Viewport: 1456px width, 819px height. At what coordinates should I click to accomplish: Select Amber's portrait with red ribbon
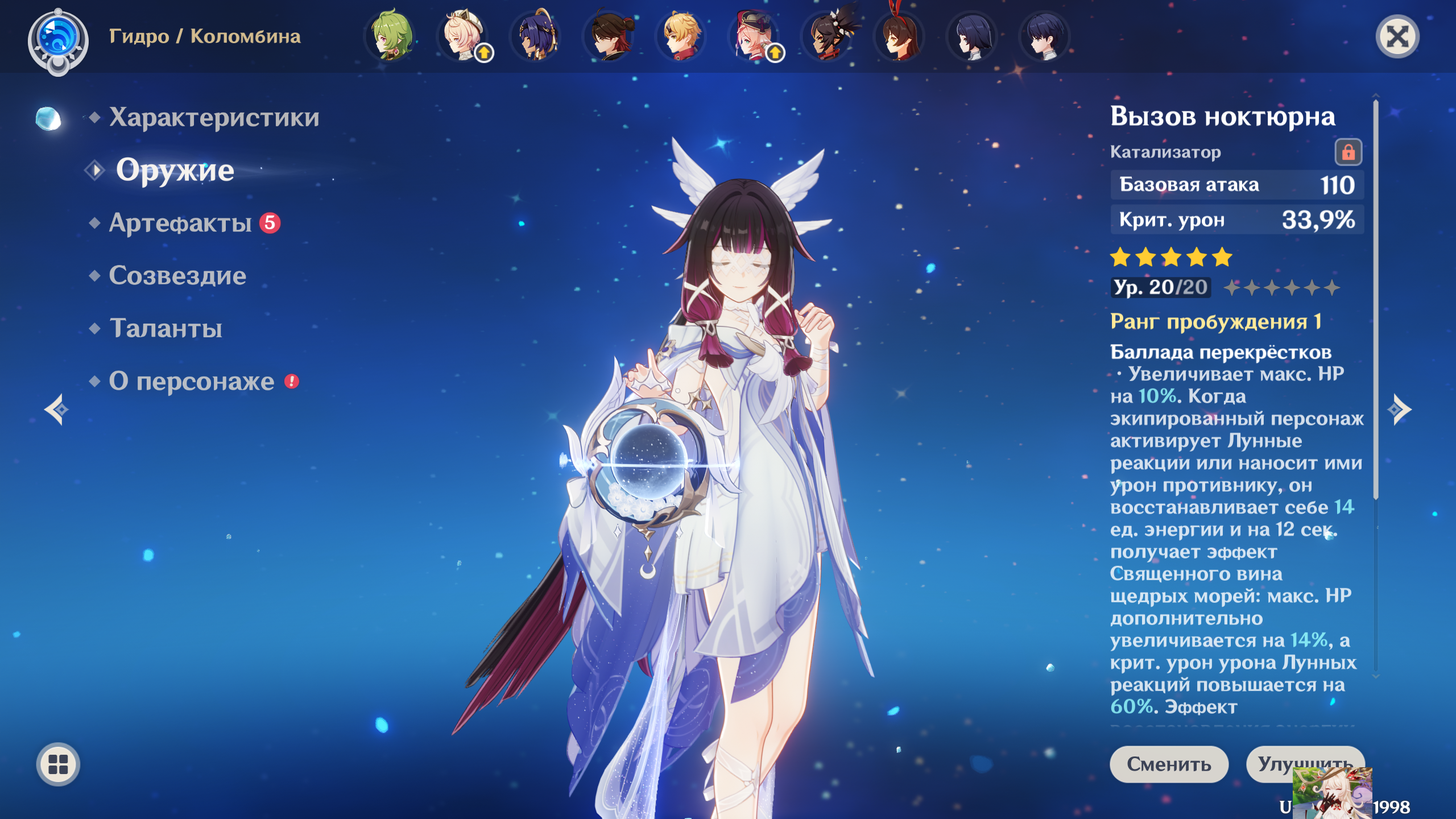coord(900,36)
